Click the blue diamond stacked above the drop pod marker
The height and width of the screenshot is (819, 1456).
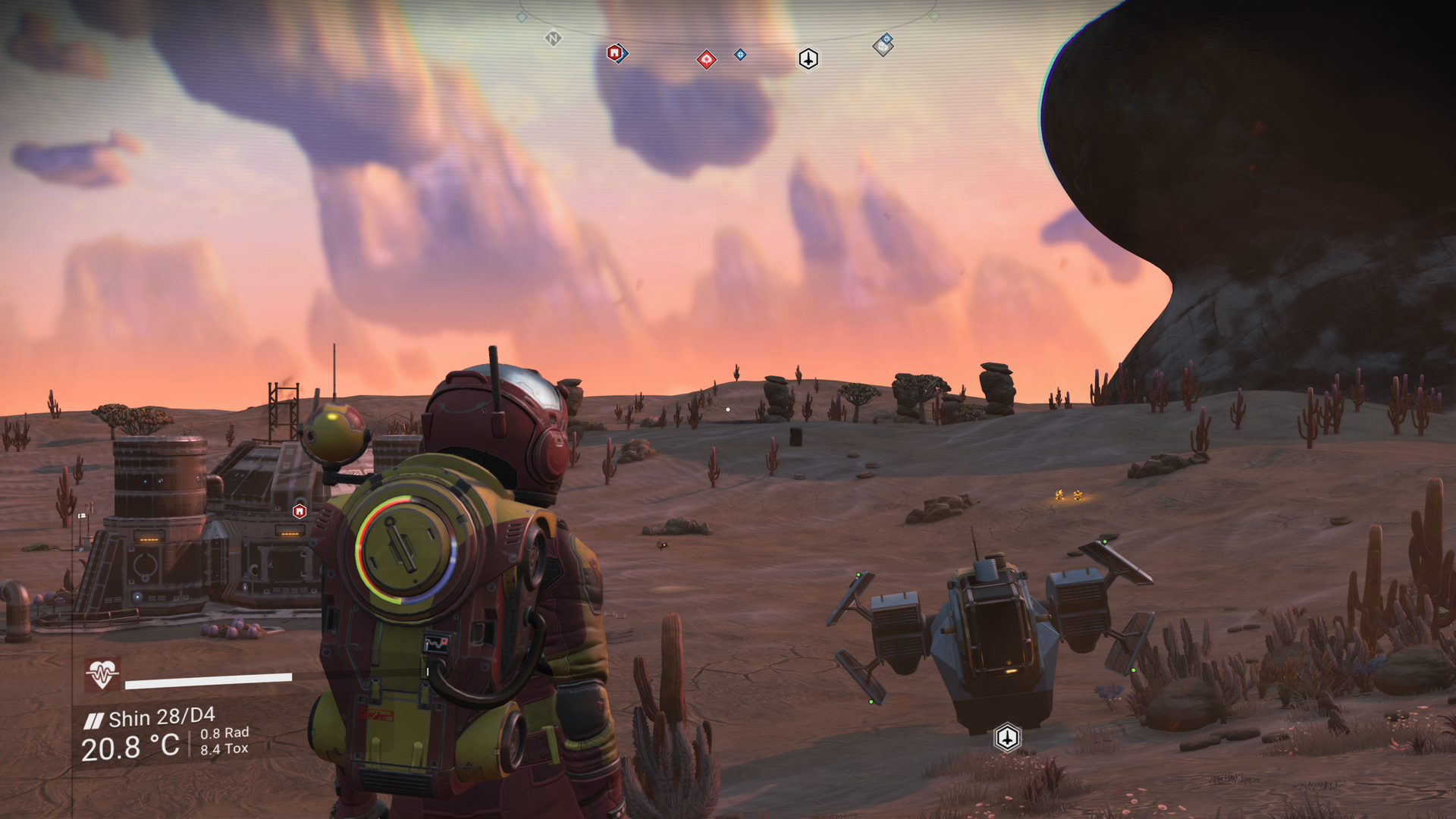886,39
